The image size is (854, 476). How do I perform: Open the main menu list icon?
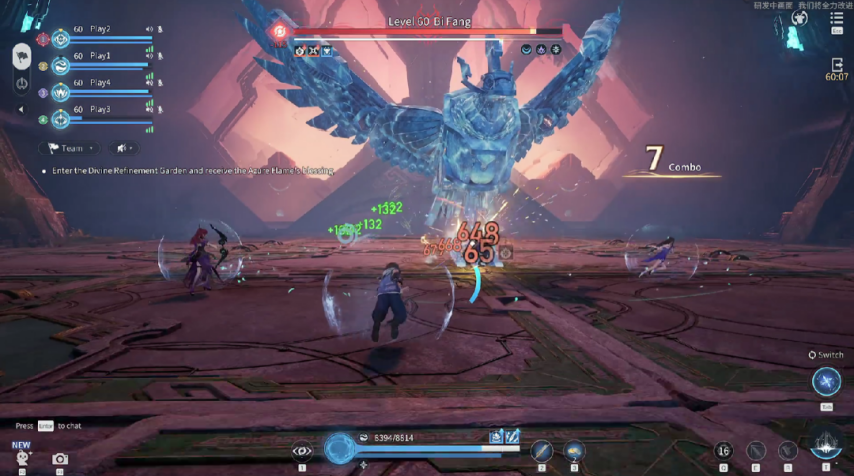tap(836, 18)
